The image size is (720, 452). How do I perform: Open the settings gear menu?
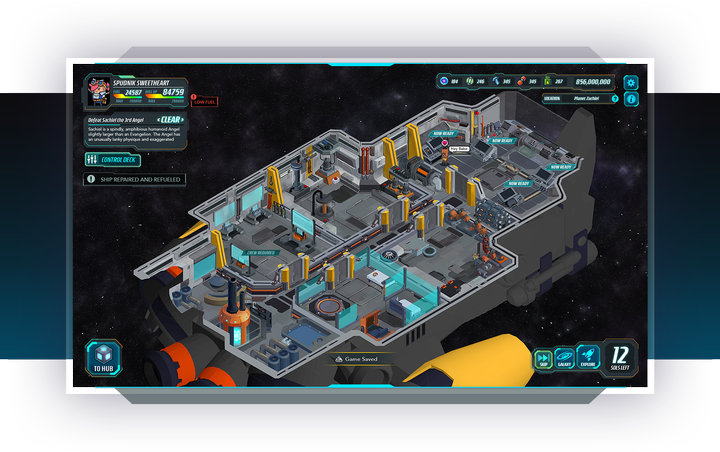point(631,82)
